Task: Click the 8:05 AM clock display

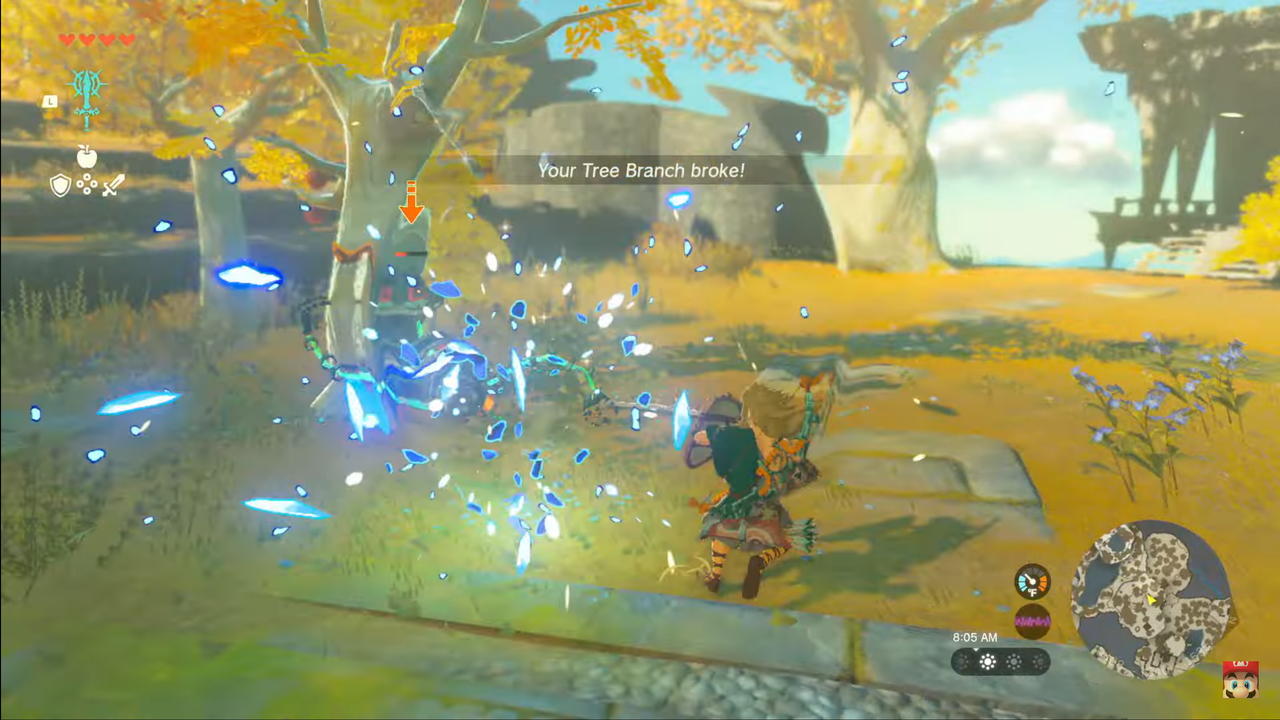Action: (973, 638)
